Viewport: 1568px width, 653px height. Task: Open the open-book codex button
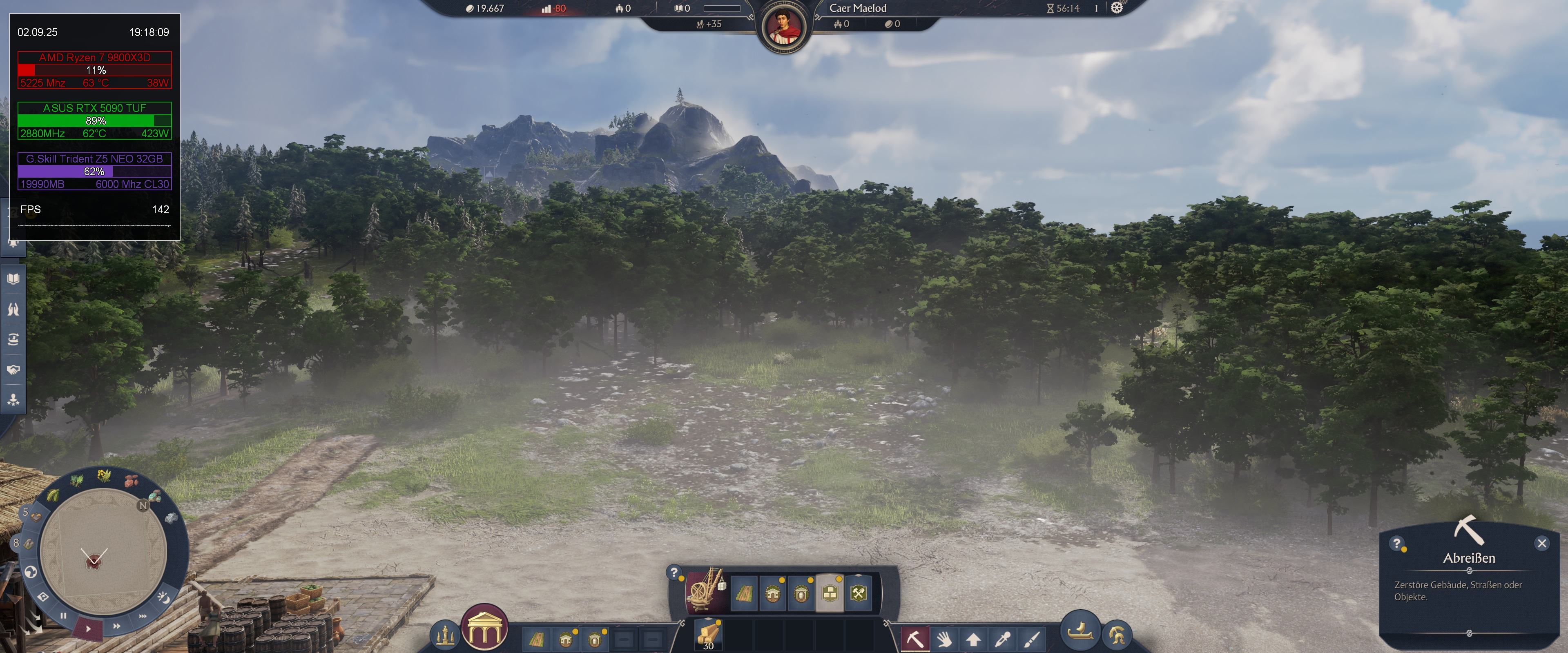click(x=13, y=279)
